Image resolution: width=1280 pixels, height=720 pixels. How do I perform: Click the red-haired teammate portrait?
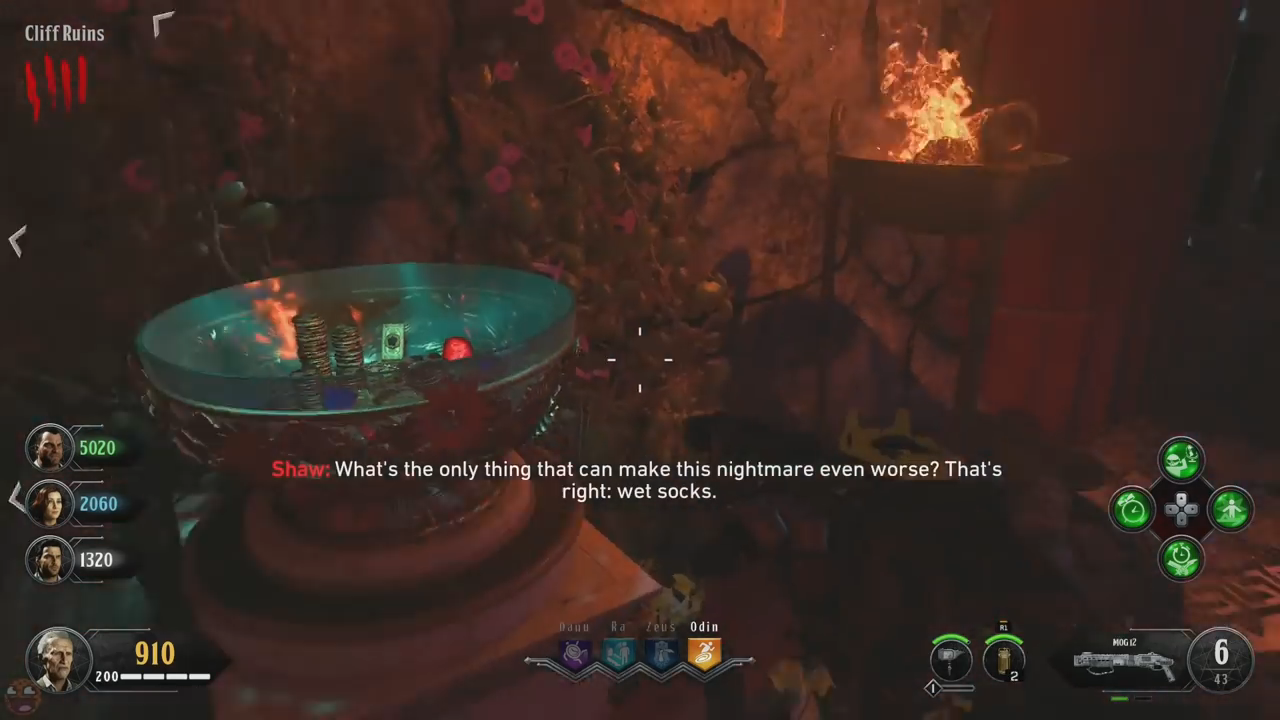click(48, 504)
